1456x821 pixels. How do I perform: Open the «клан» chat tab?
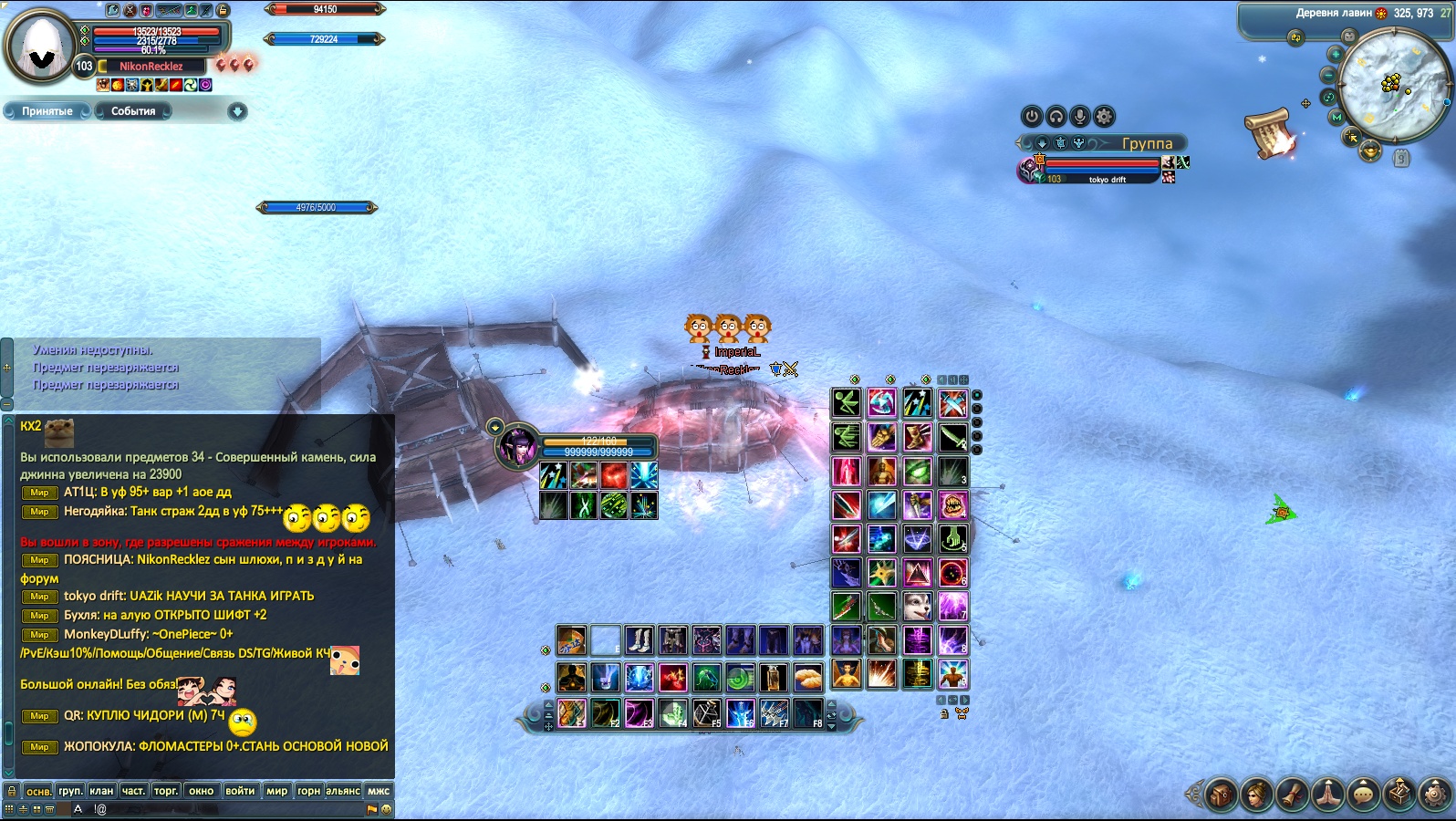(101, 791)
